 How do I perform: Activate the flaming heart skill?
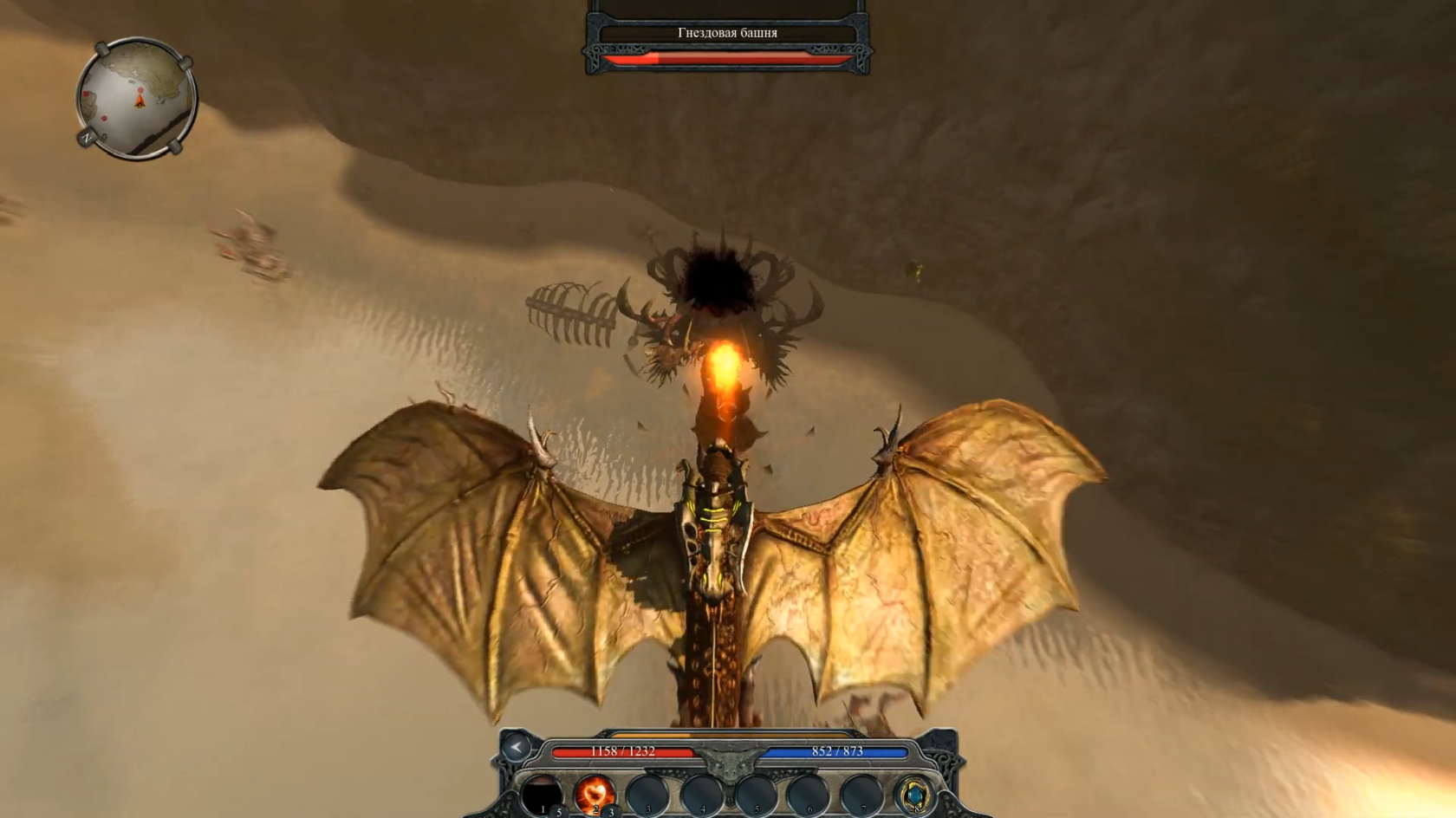coord(595,793)
